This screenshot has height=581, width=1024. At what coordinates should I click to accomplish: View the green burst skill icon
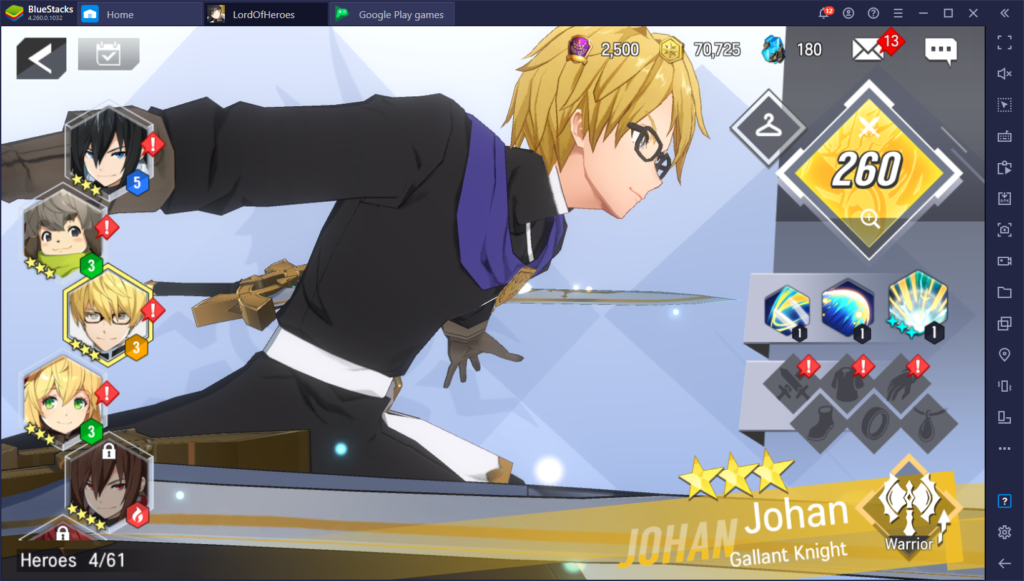tap(916, 305)
